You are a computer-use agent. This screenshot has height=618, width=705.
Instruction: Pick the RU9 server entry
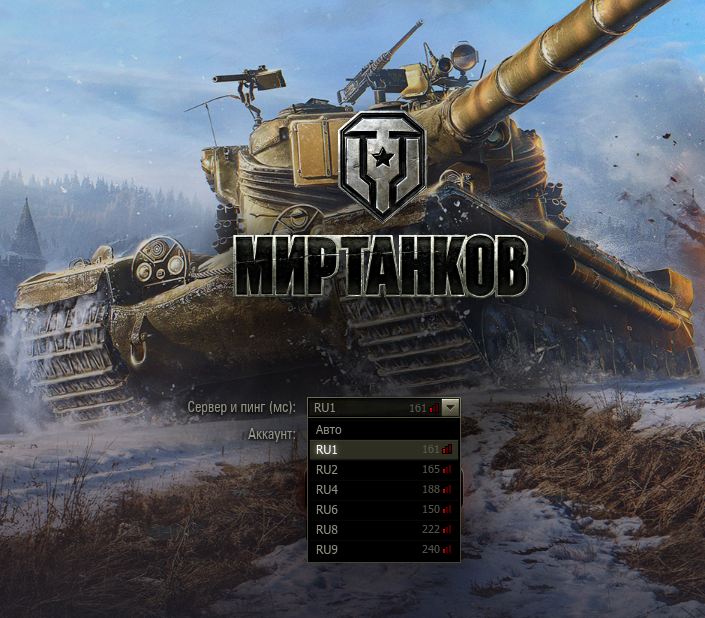click(383, 550)
